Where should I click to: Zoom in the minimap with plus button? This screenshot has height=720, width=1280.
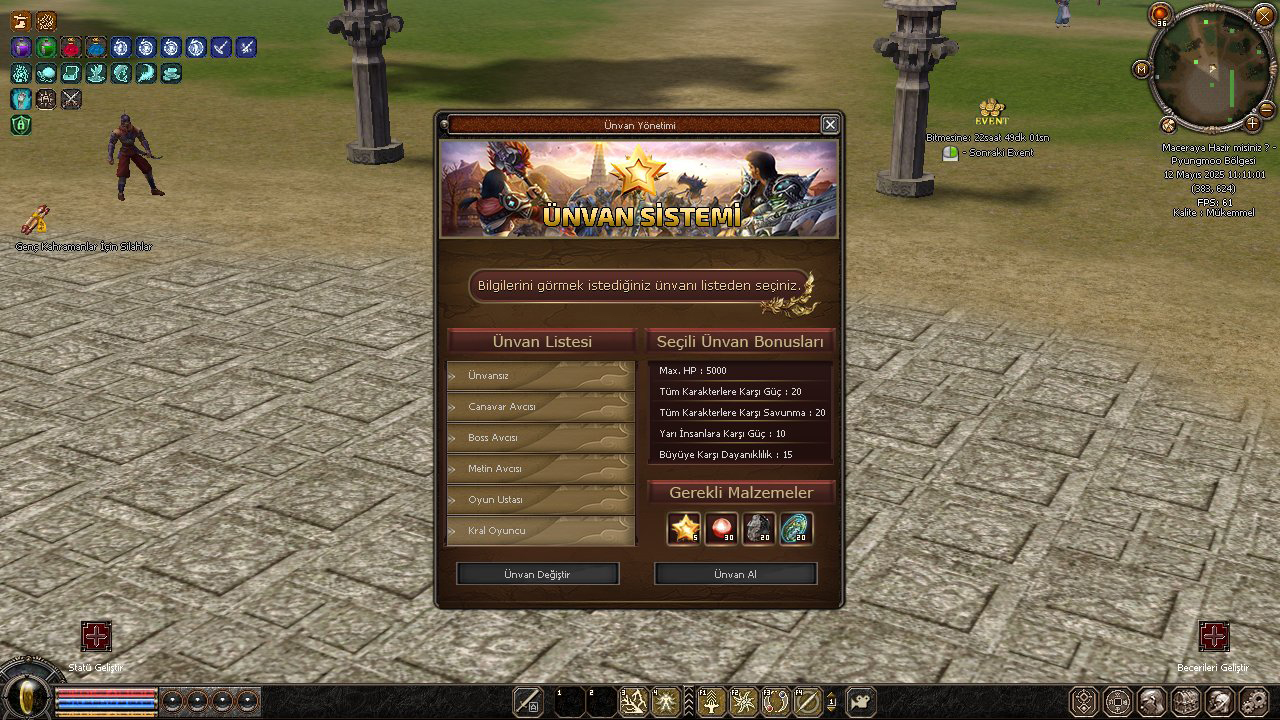tap(1252, 123)
